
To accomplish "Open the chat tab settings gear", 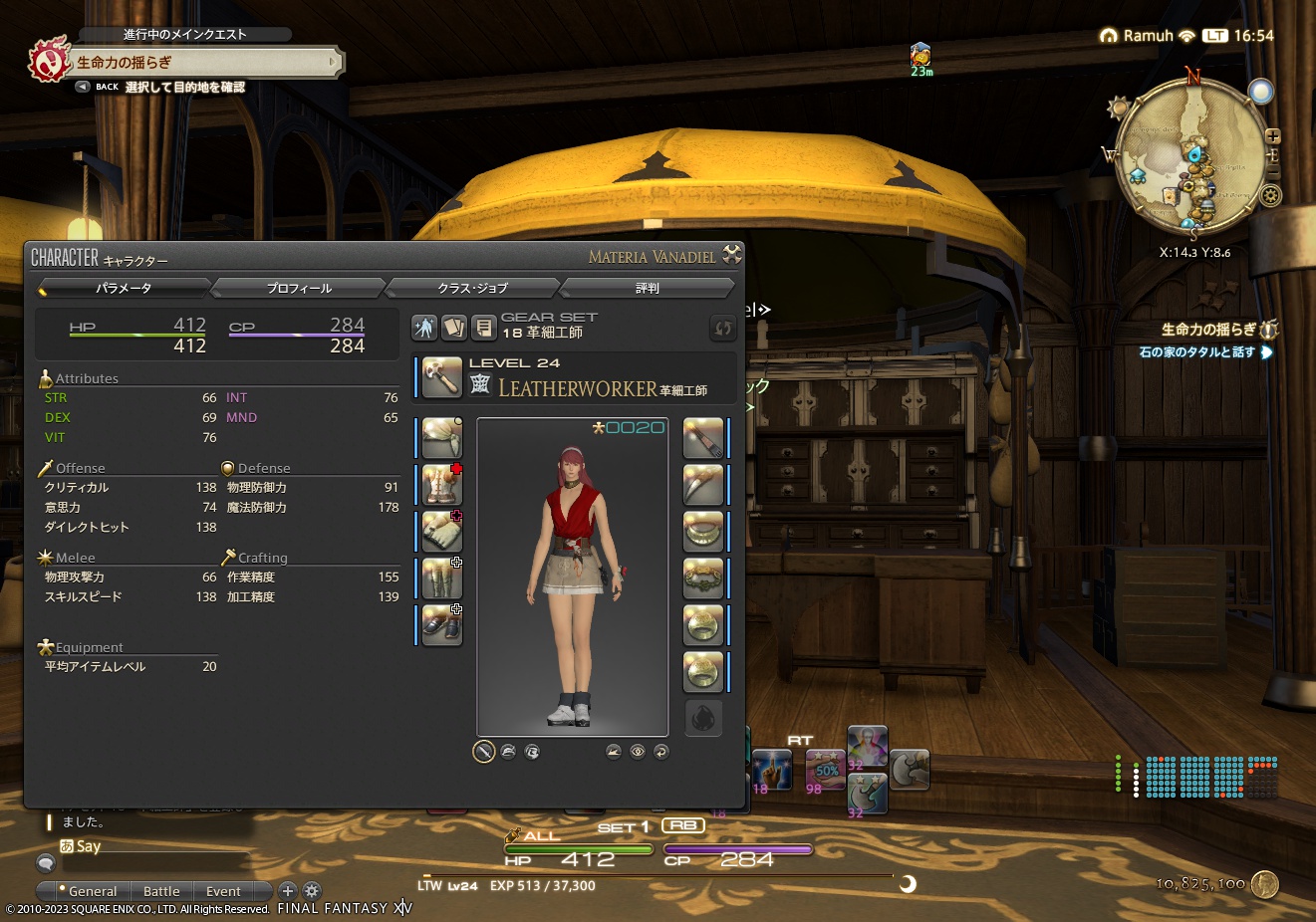I will click(x=313, y=891).
